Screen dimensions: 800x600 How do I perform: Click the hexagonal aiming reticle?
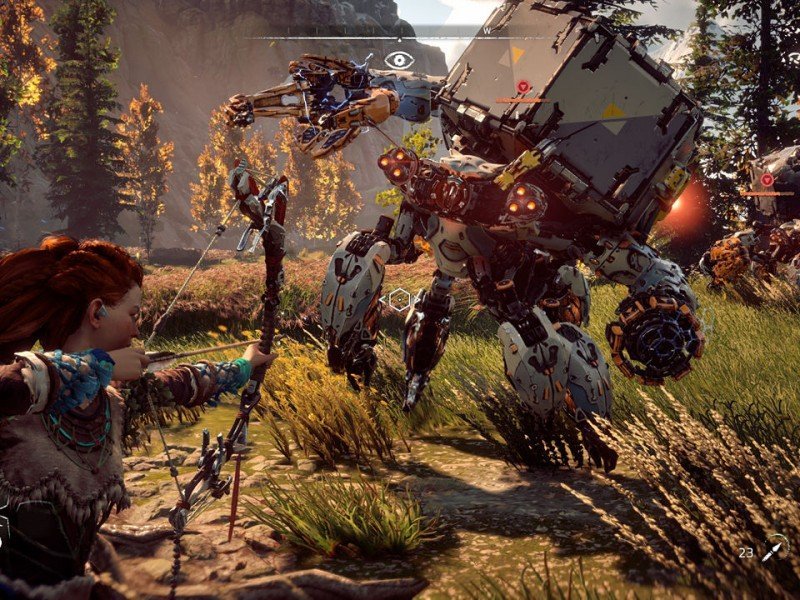point(399,298)
